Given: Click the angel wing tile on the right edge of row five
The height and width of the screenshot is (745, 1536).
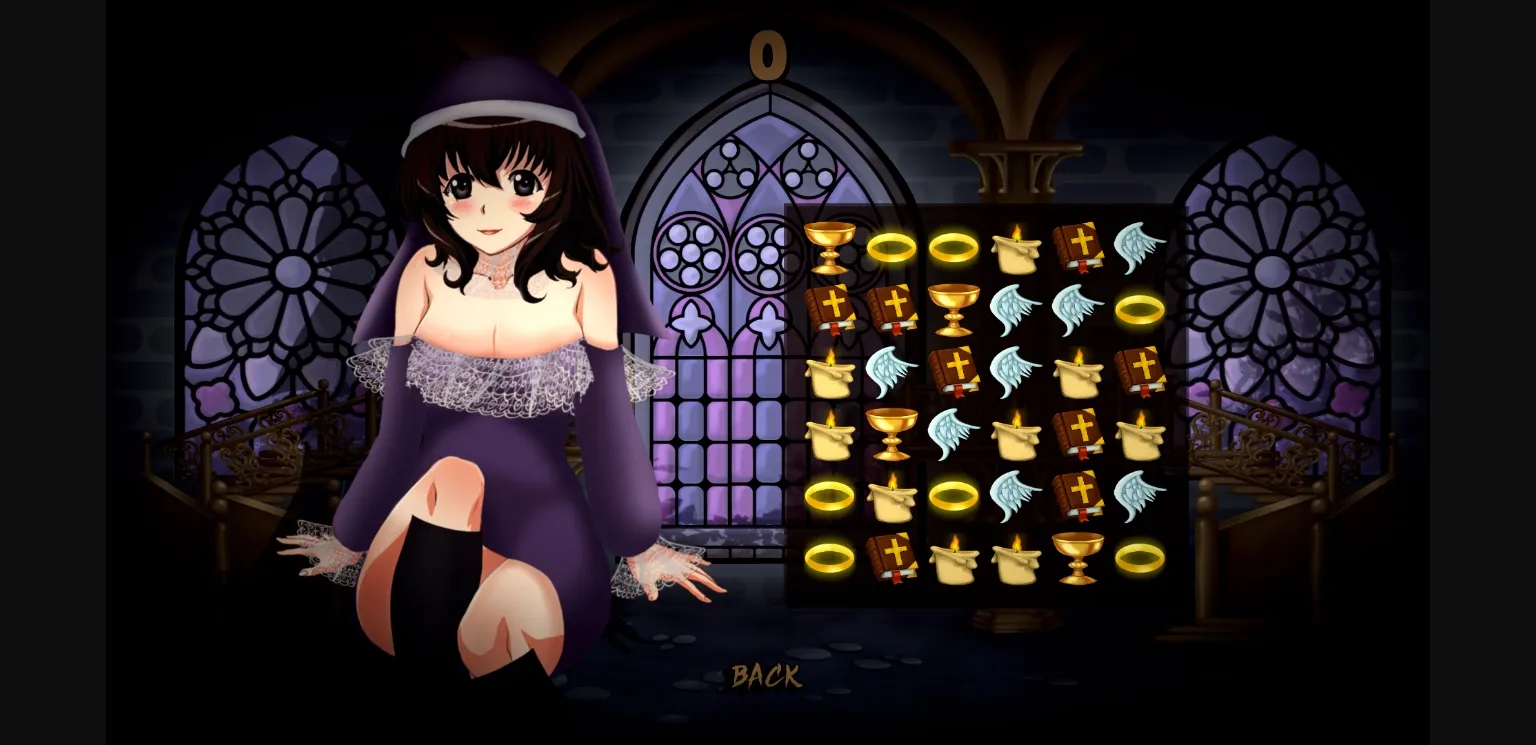Looking at the screenshot, I should click(x=1140, y=495).
